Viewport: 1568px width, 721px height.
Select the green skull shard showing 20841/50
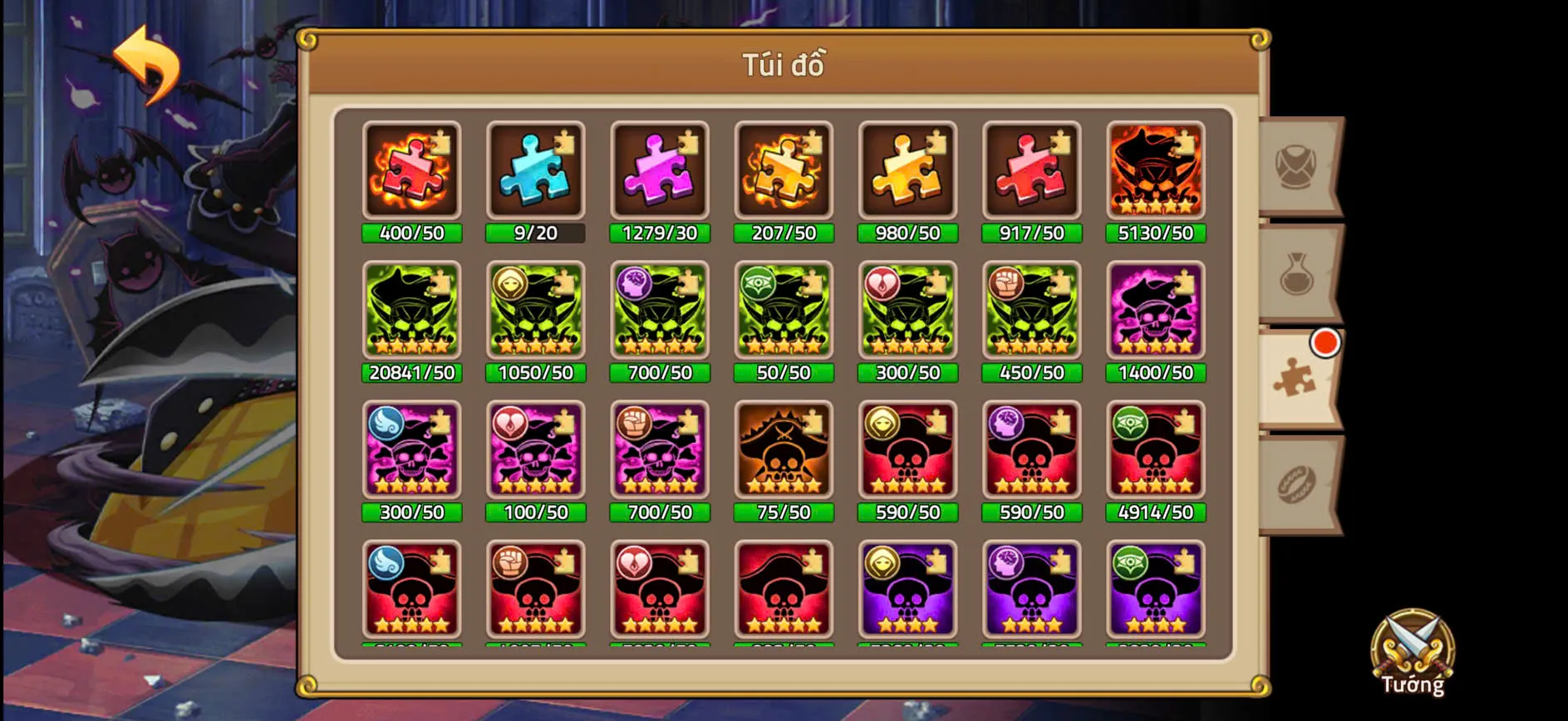tap(411, 311)
